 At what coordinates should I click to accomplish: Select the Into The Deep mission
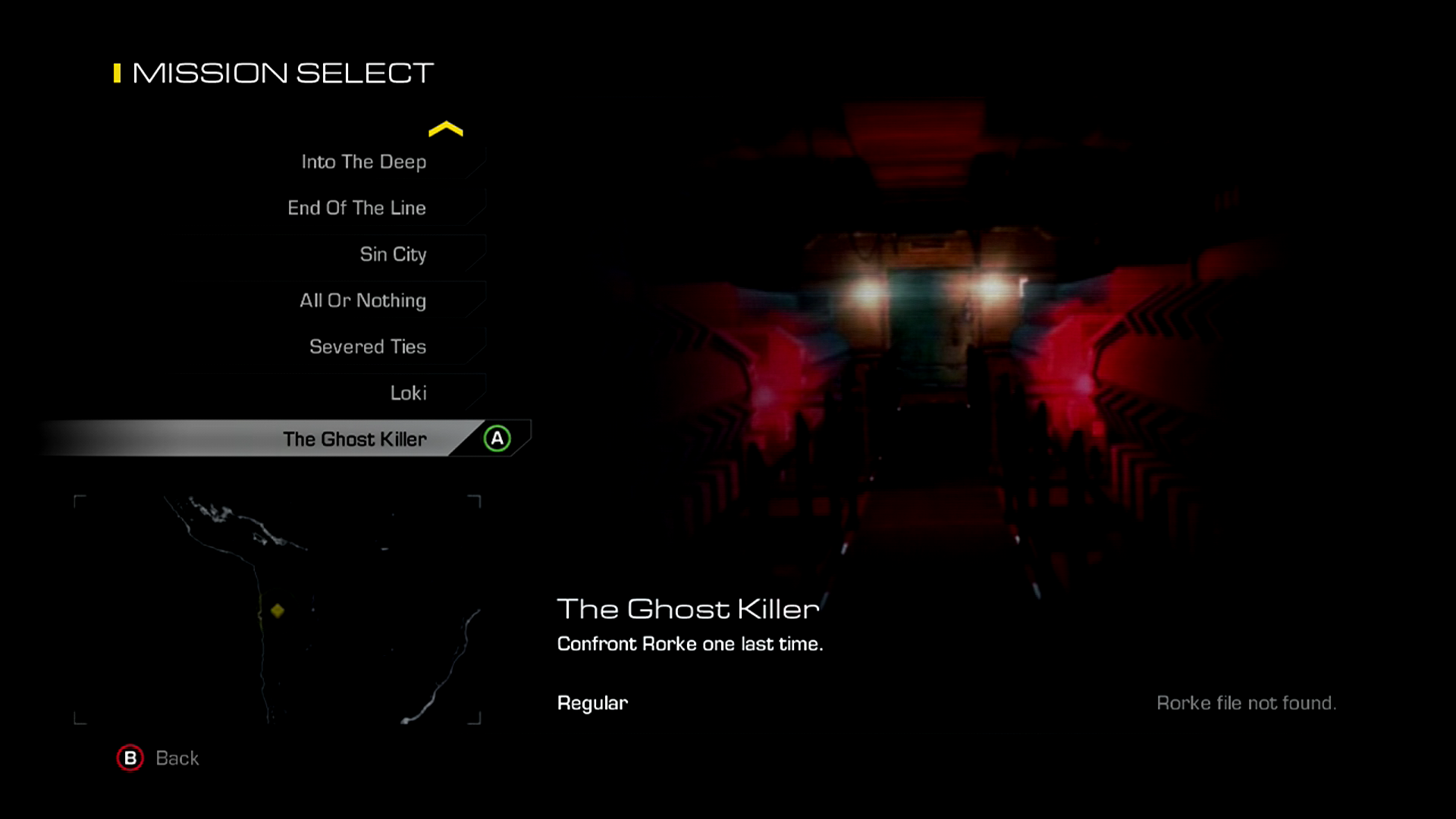[x=364, y=162]
